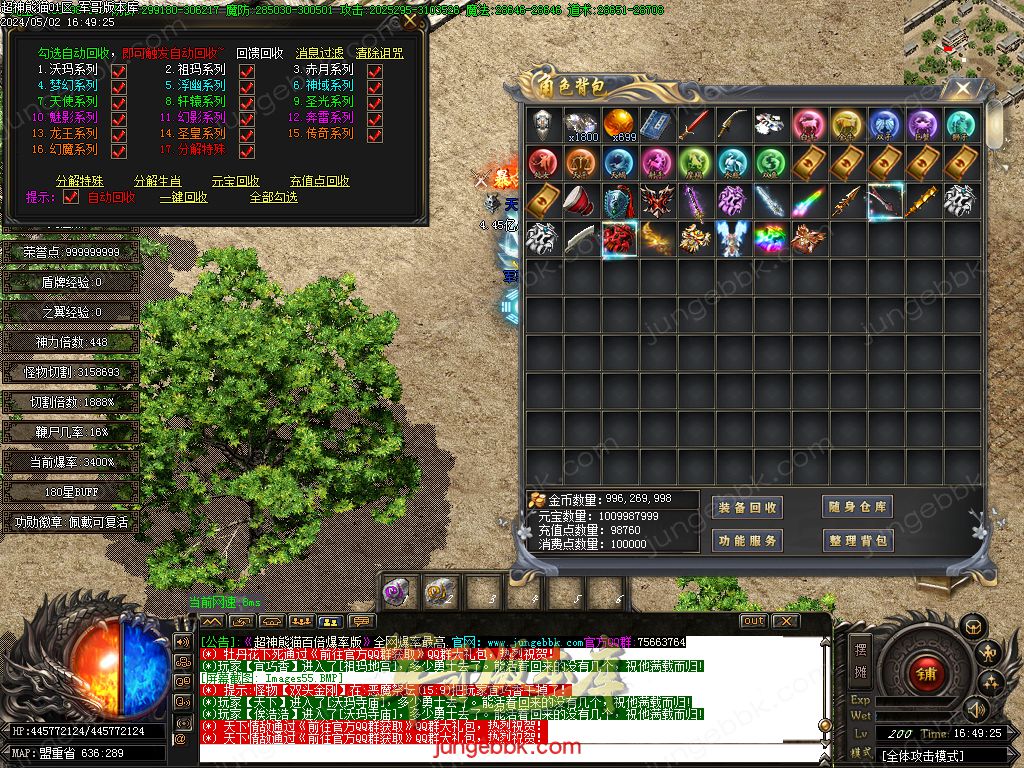Open the 功能服务 menu
Viewport: 1024px width, 768px height.
[748, 541]
